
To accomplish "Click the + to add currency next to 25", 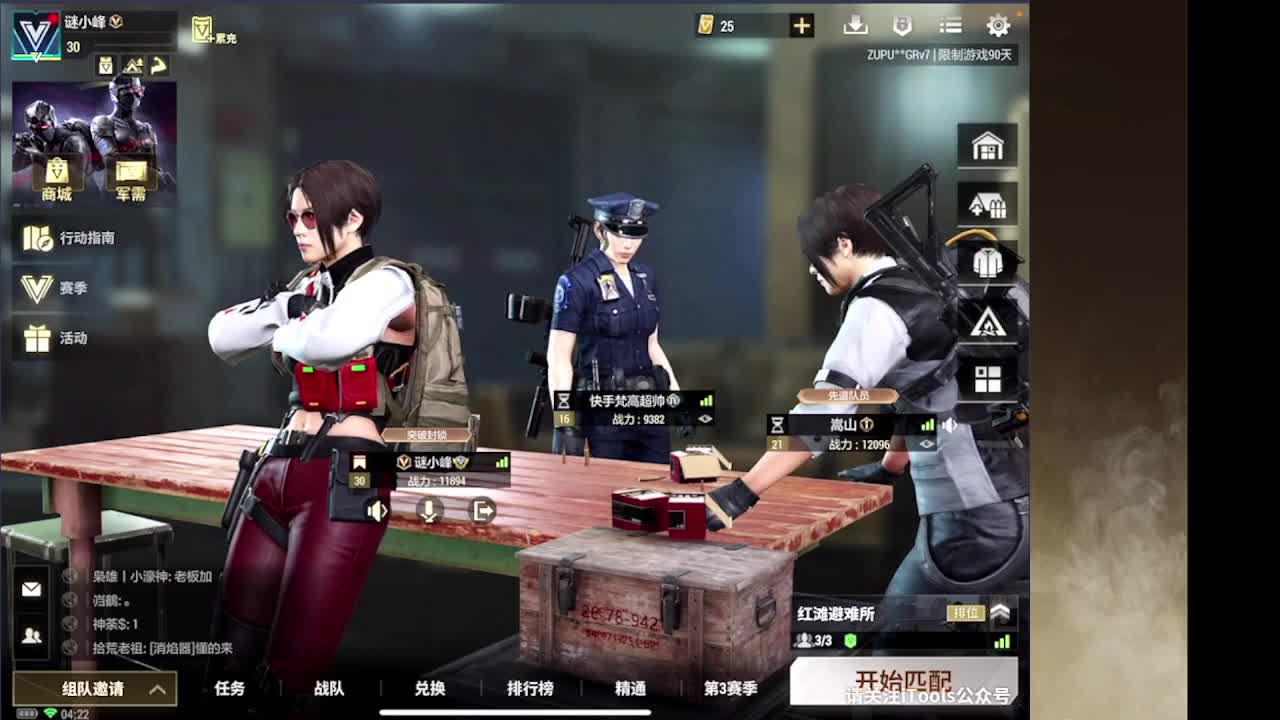I will [x=801, y=25].
